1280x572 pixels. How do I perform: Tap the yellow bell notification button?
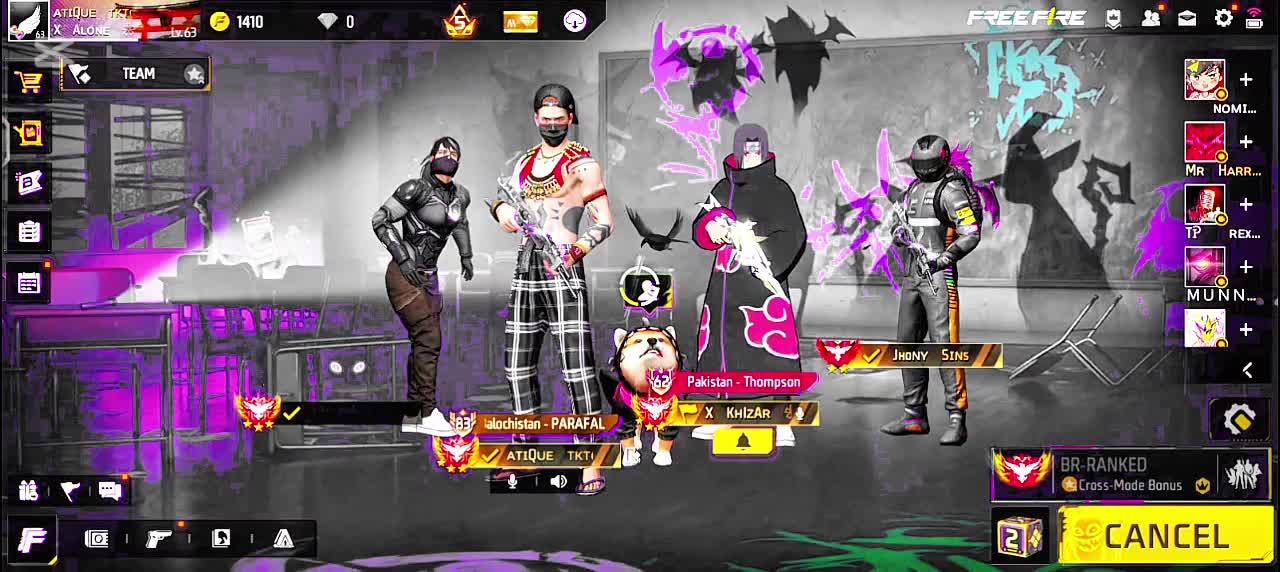742,442
